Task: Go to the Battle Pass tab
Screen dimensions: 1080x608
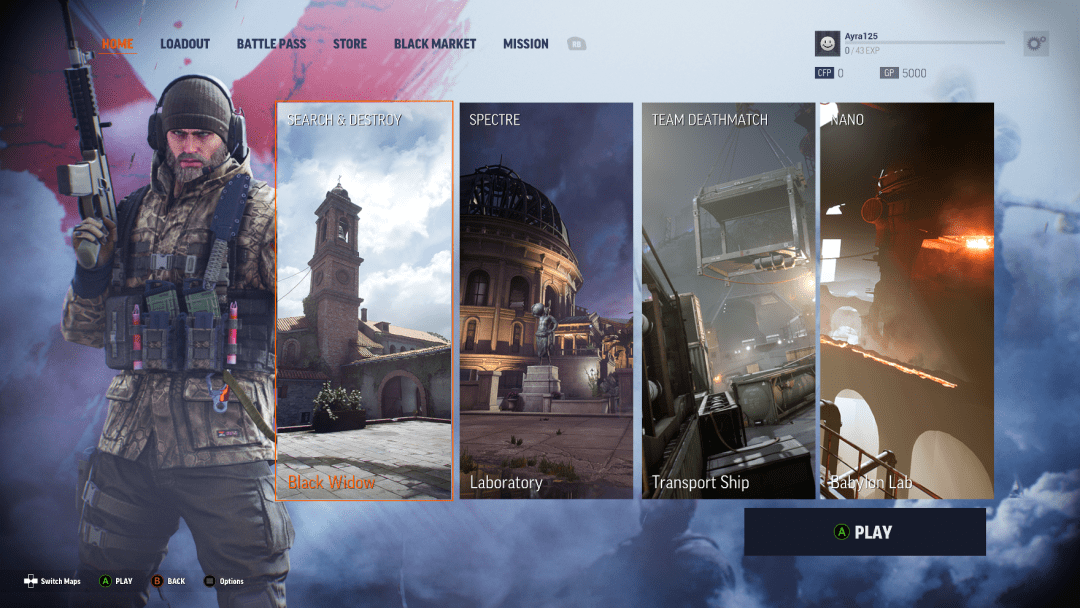Action: (271, 44)
